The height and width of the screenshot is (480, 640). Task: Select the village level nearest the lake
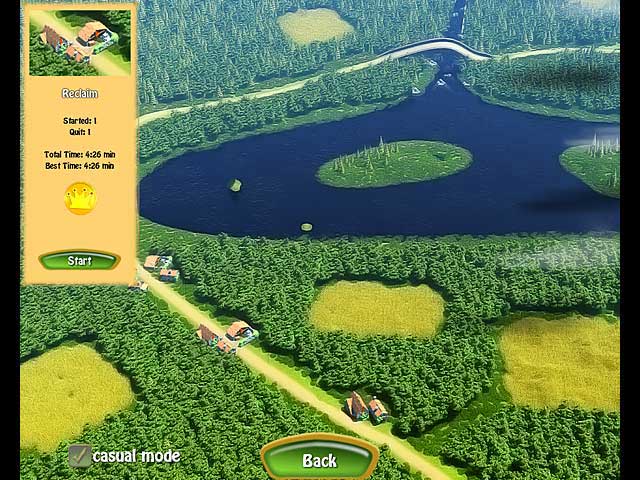(x=160, y=266)
